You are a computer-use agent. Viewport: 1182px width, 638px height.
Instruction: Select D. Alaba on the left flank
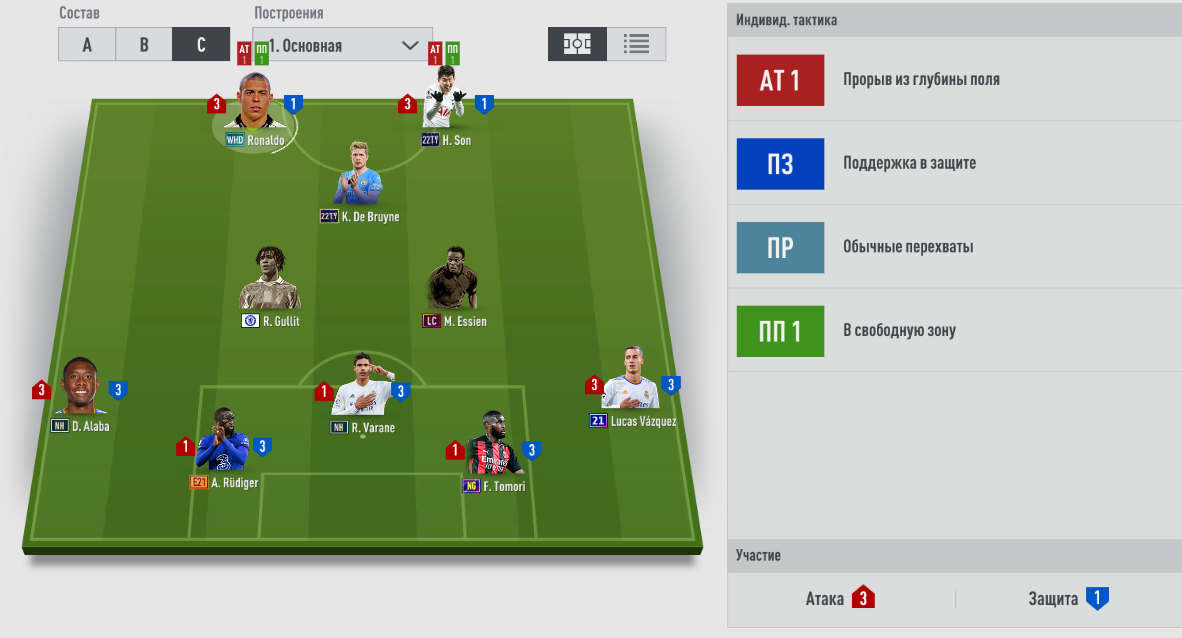[x=80, y=389]
